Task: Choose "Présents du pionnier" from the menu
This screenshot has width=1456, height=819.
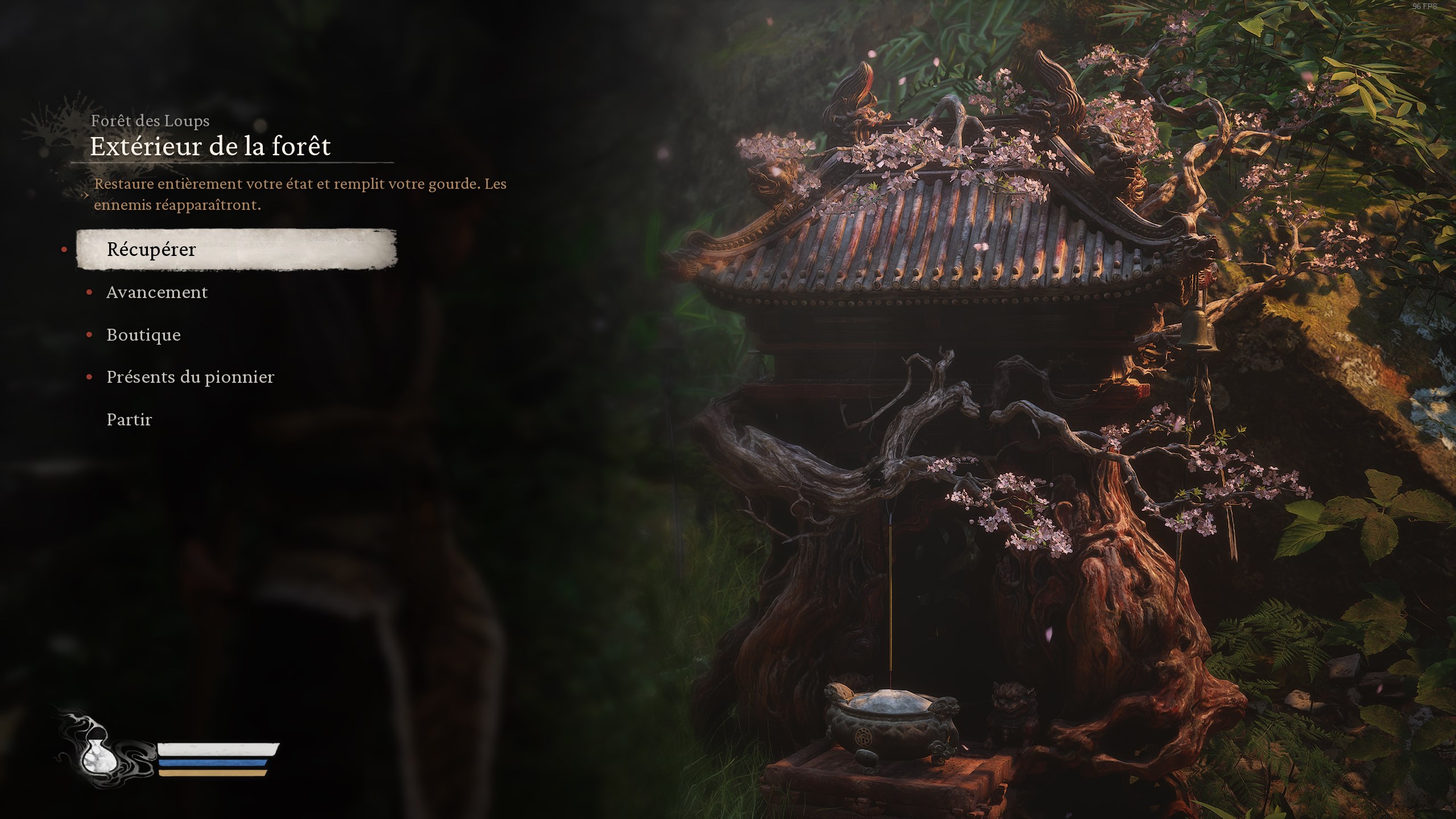Action: tap(190, 377)
